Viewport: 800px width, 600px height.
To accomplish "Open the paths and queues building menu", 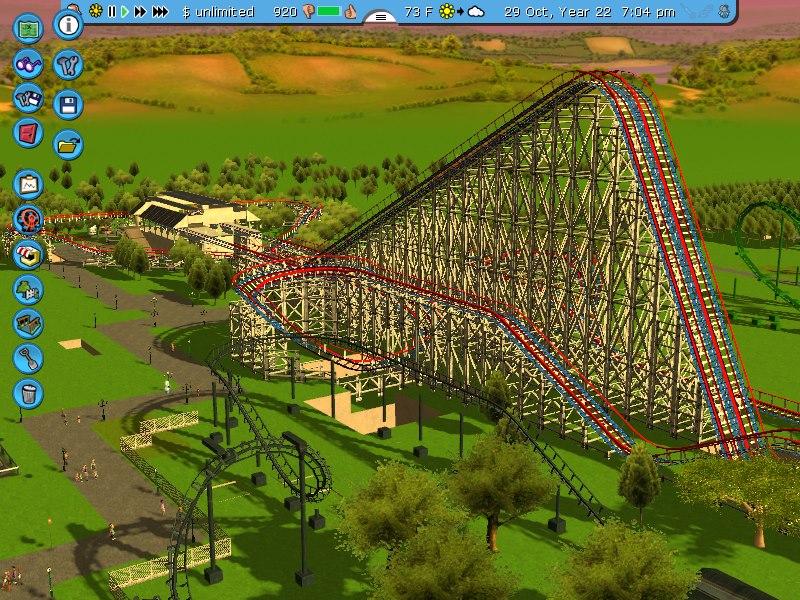I will tap(29, 323).
